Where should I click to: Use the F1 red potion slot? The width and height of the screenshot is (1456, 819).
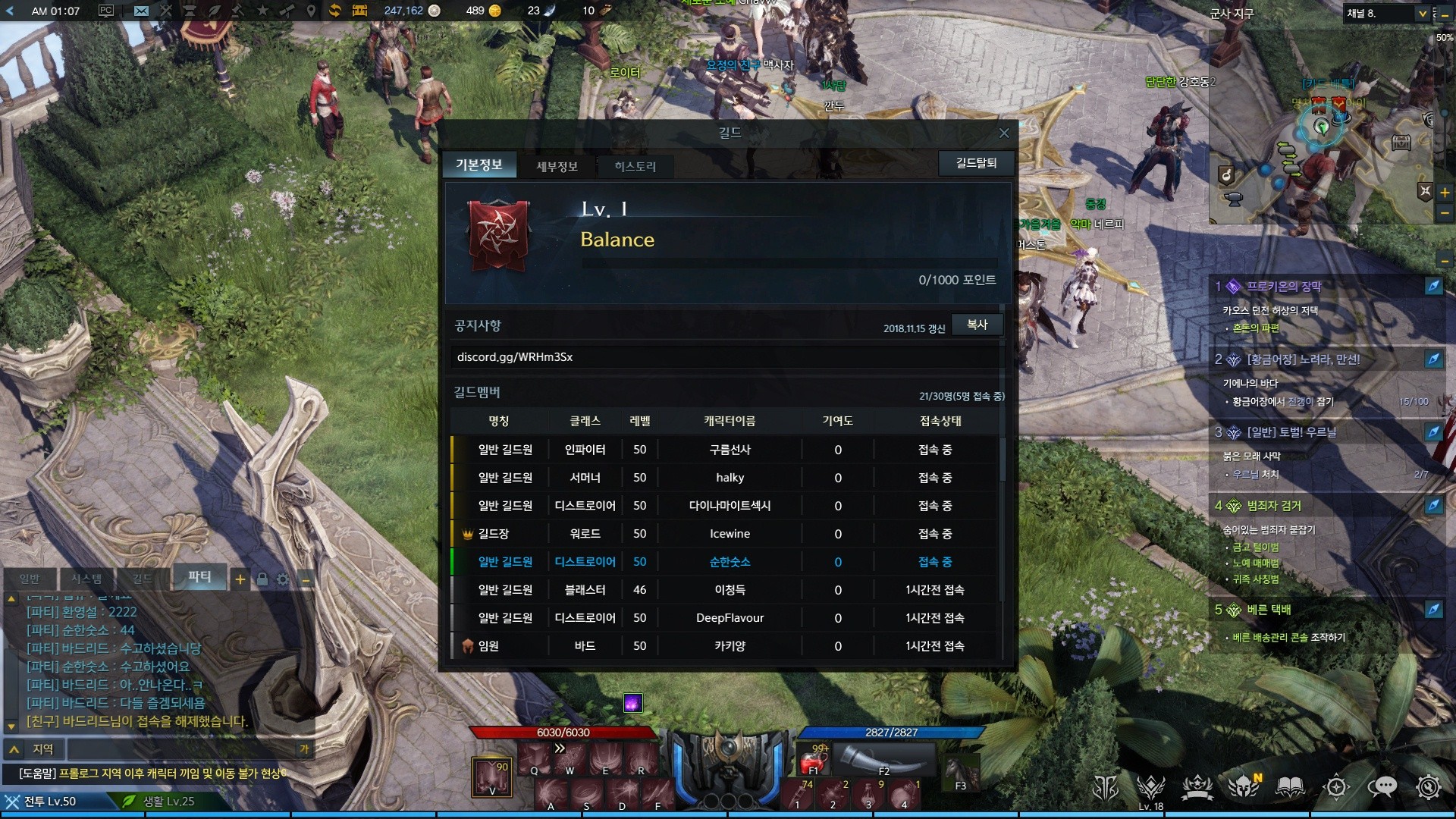(x=813, y=759)
